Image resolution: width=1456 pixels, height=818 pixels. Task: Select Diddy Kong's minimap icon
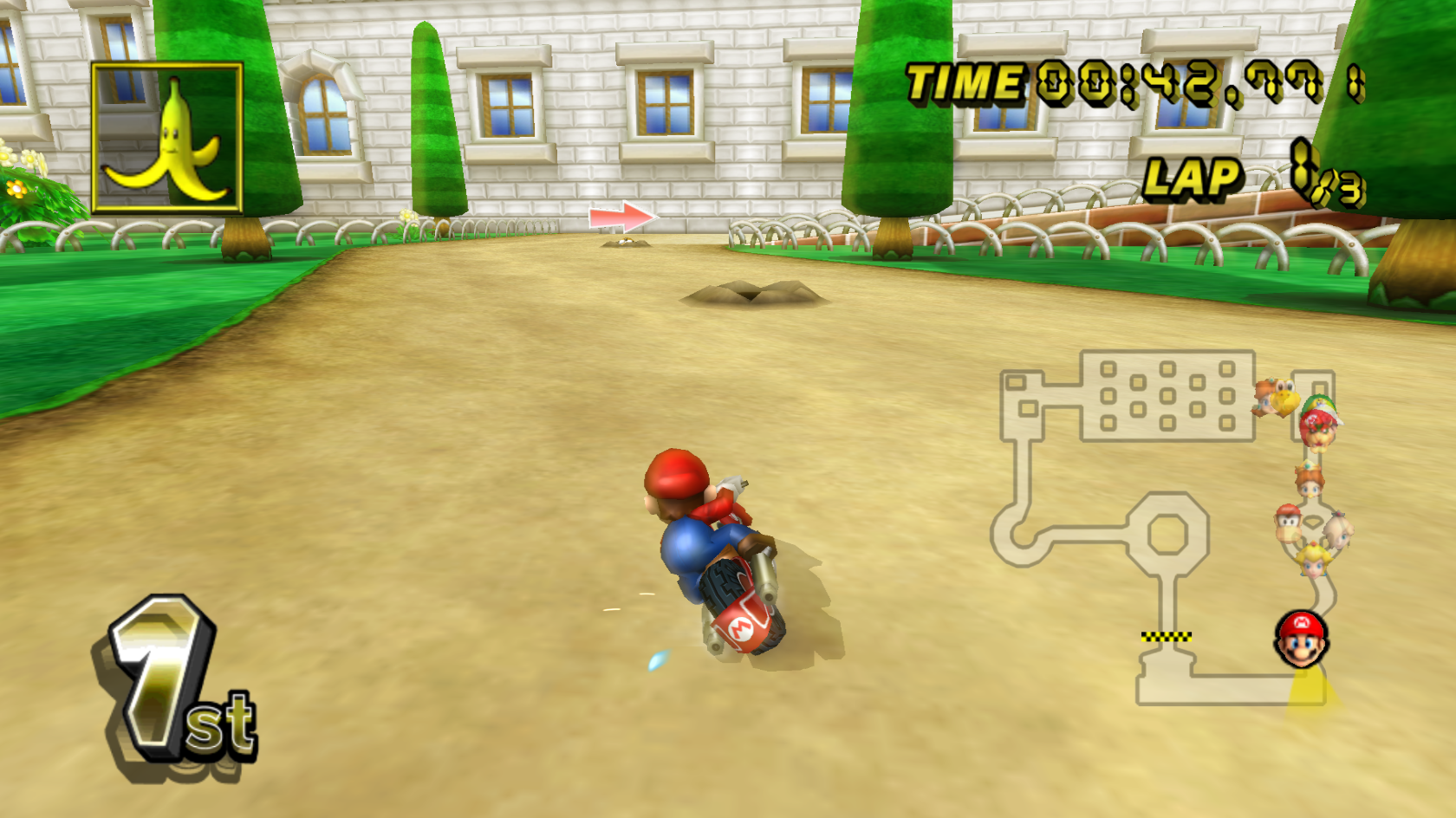click(1288, 523)
